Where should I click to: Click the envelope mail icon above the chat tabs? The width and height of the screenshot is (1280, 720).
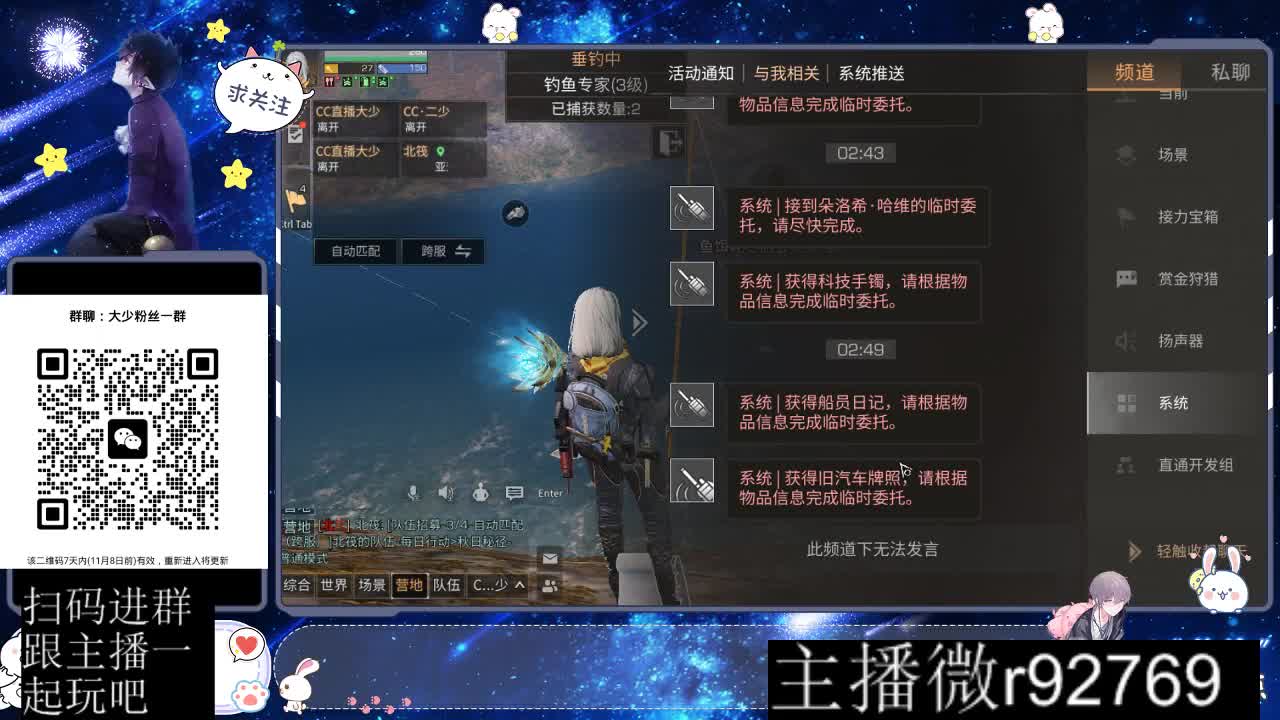pyautogui.click(x=548, y=557)
